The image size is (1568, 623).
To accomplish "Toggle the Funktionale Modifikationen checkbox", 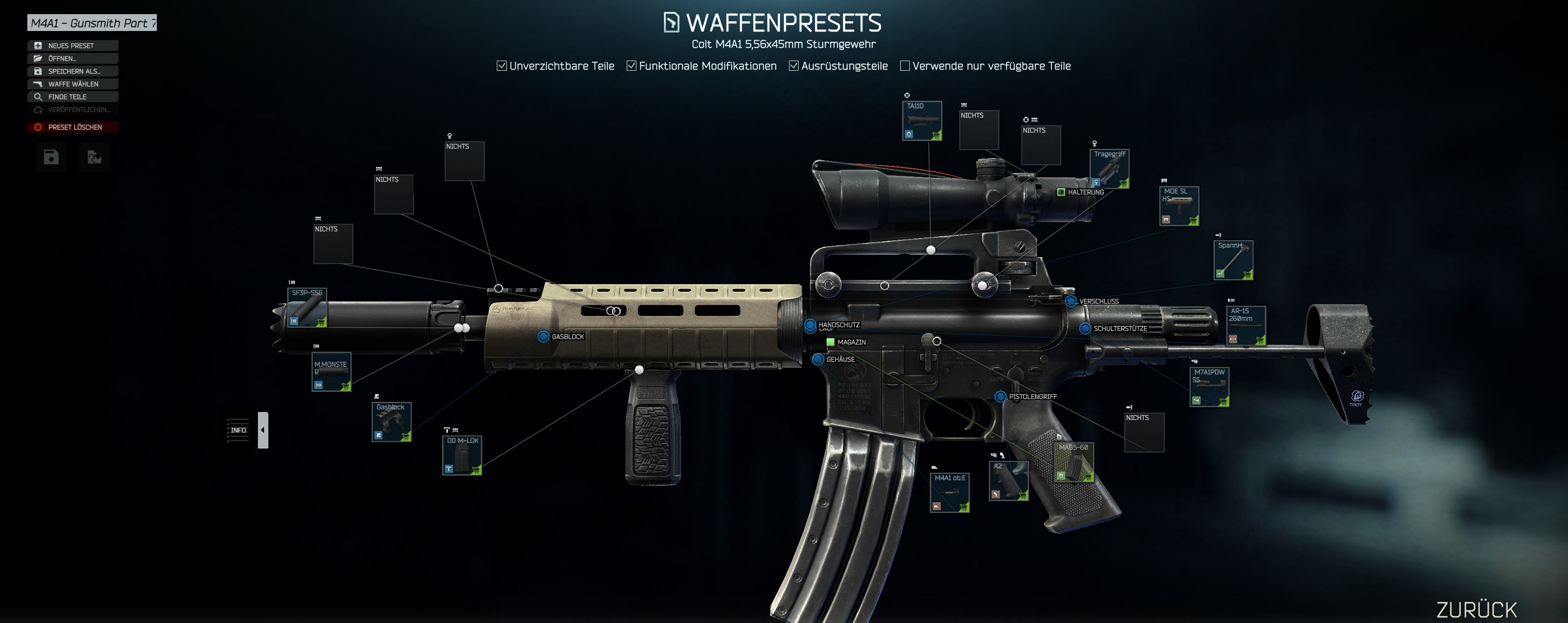I will coord(631,66).
